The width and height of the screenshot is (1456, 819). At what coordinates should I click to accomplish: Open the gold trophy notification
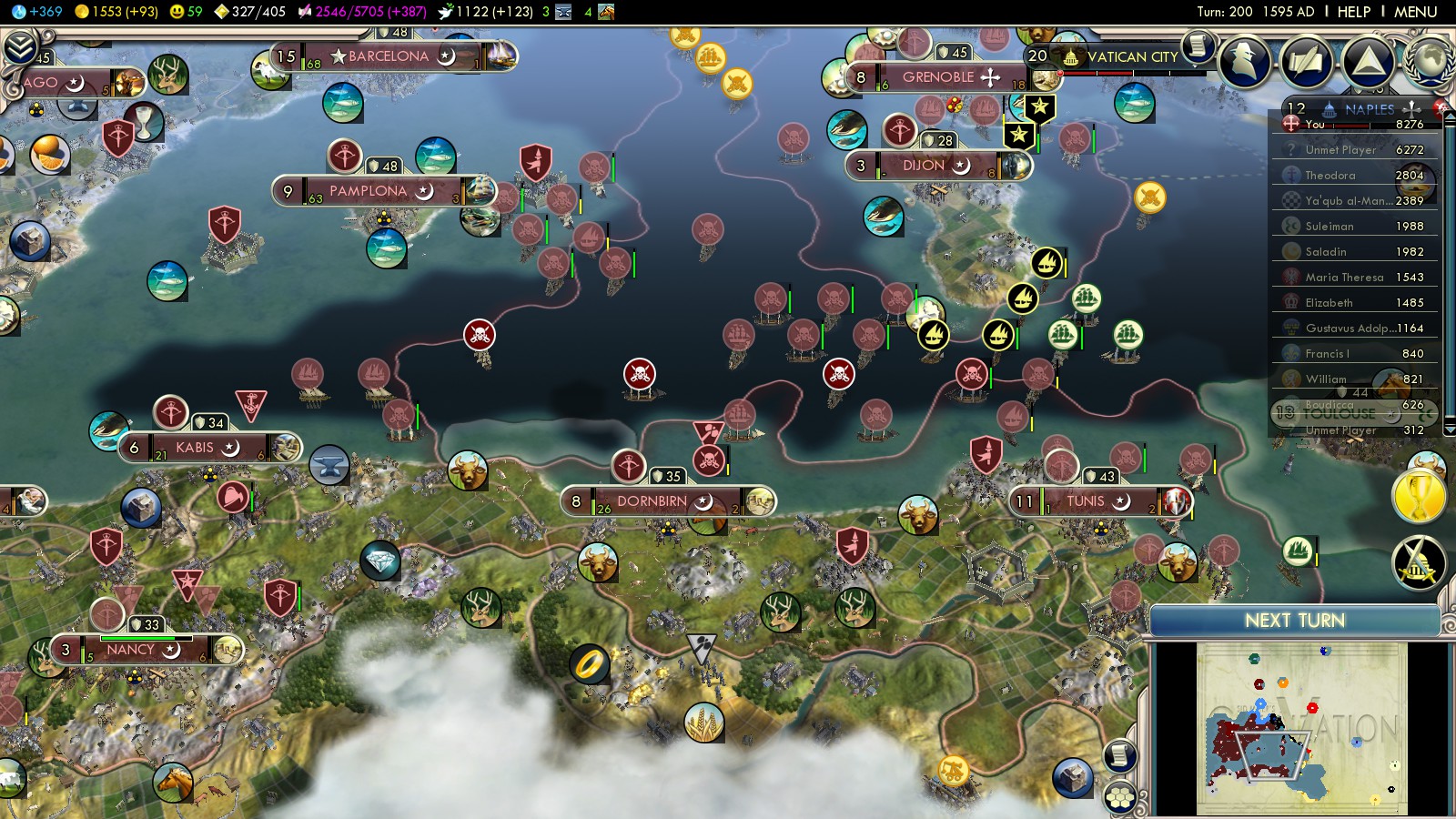(1419, 497)
